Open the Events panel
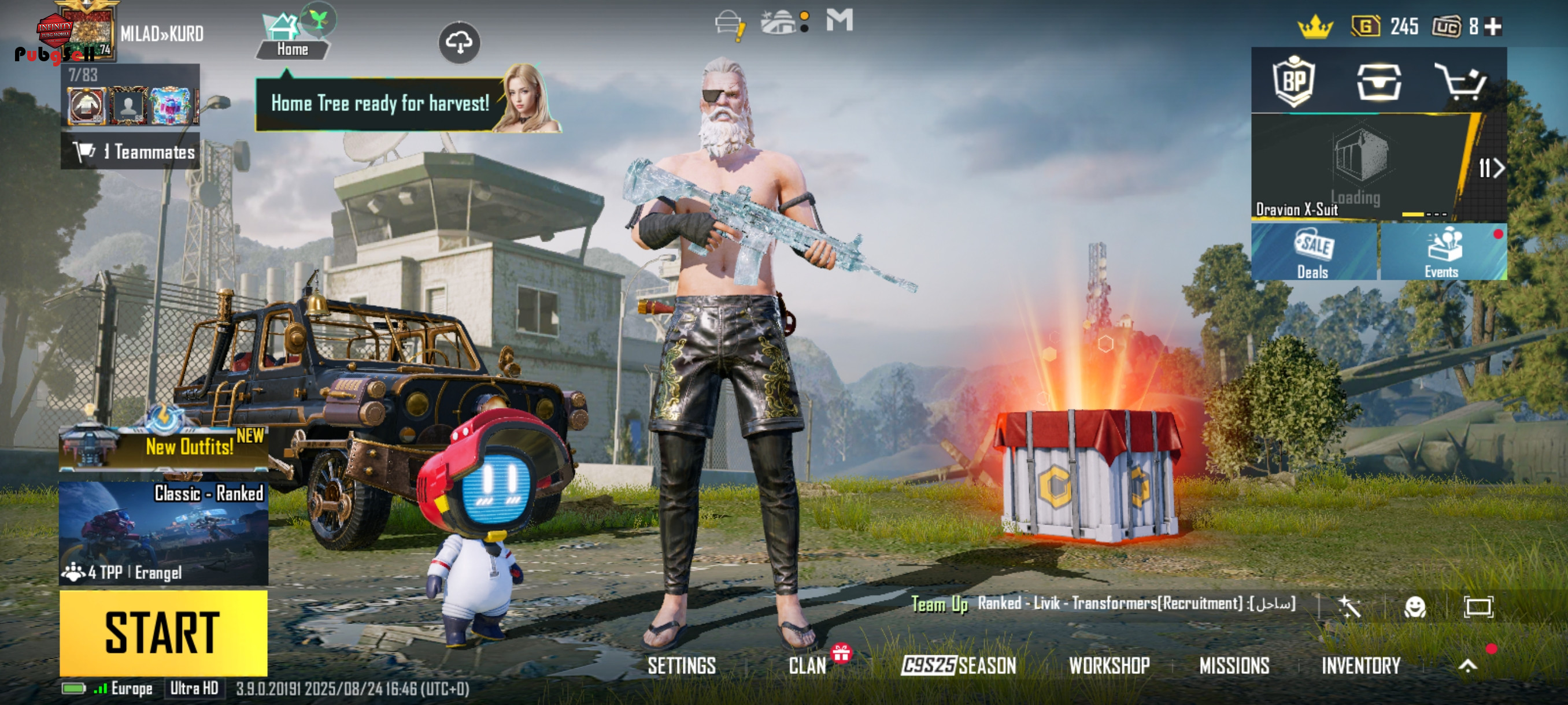The width and height of the screenshot is (1568, 705). [x=1442, y=252]
